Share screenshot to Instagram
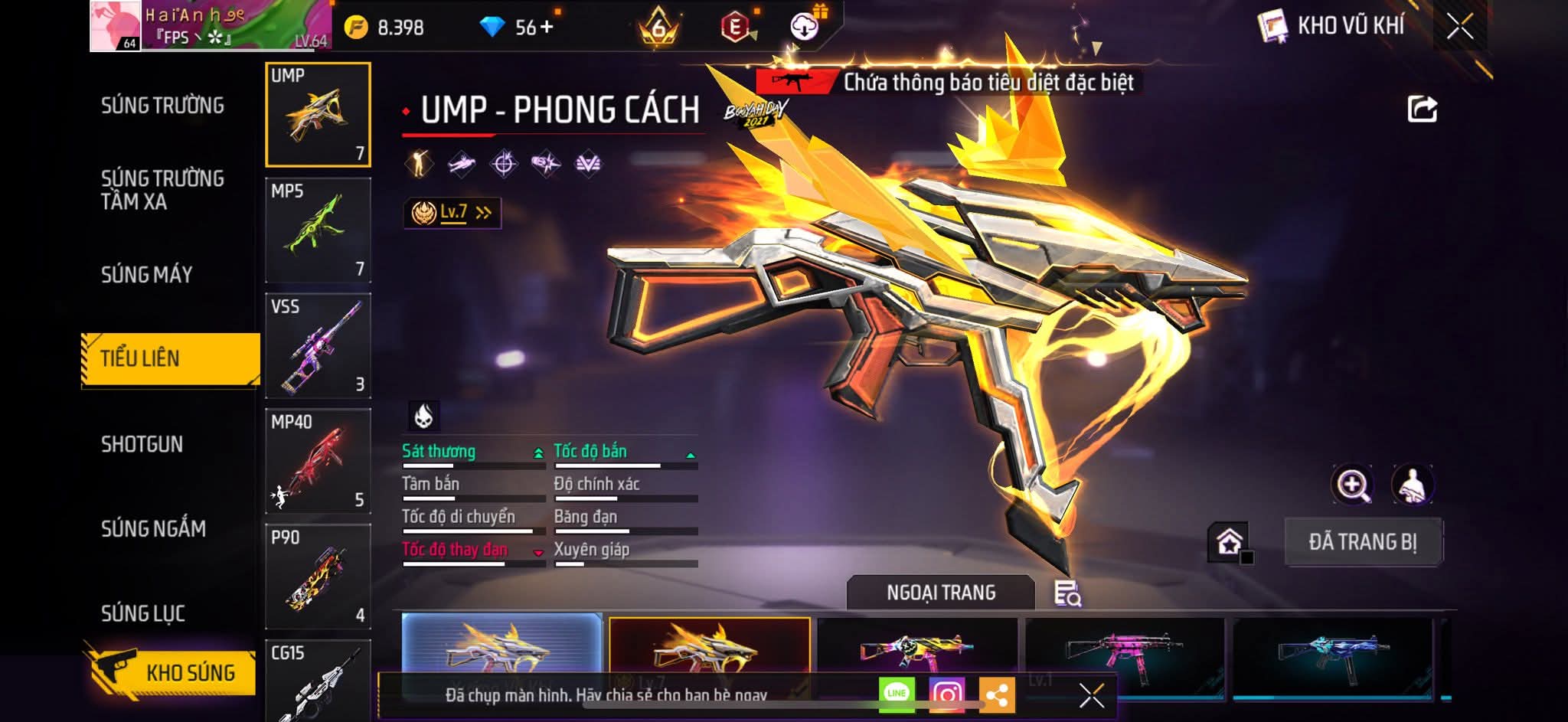Viewport: 1568px width, 722px height. (x=946, y=694)
